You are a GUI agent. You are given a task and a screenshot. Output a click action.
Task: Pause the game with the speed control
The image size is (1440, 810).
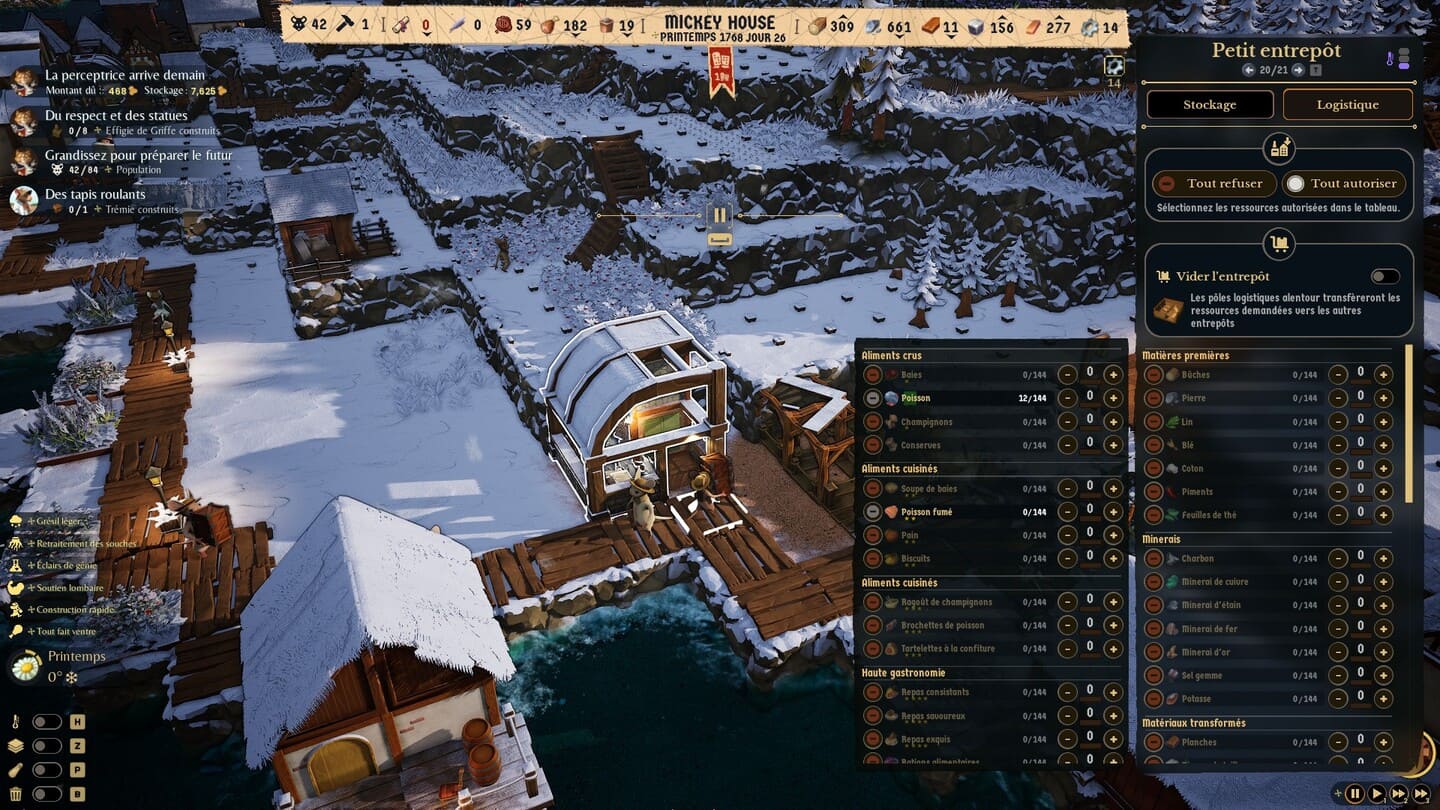coord(1355,794)
